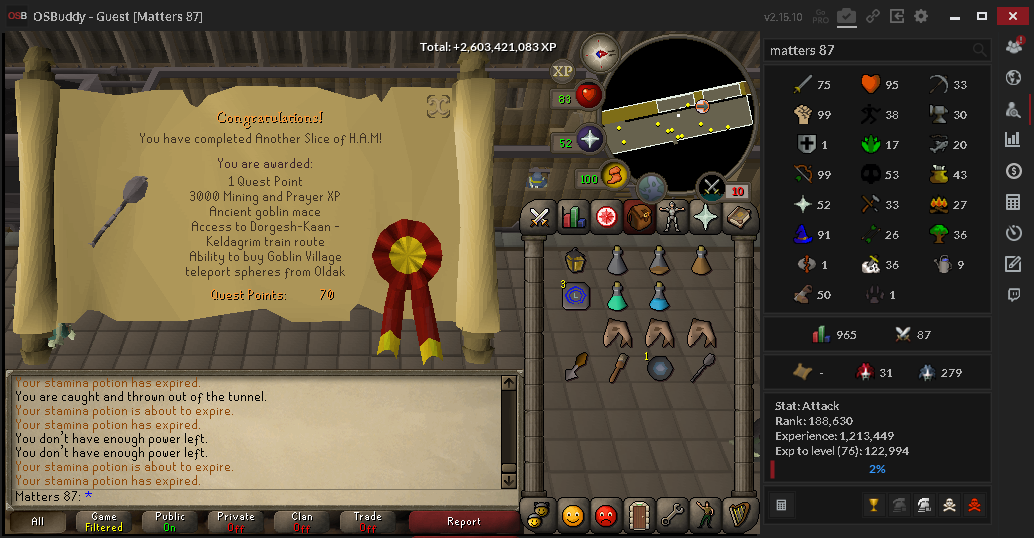Toggle the XP drops orb

point(562,71)
